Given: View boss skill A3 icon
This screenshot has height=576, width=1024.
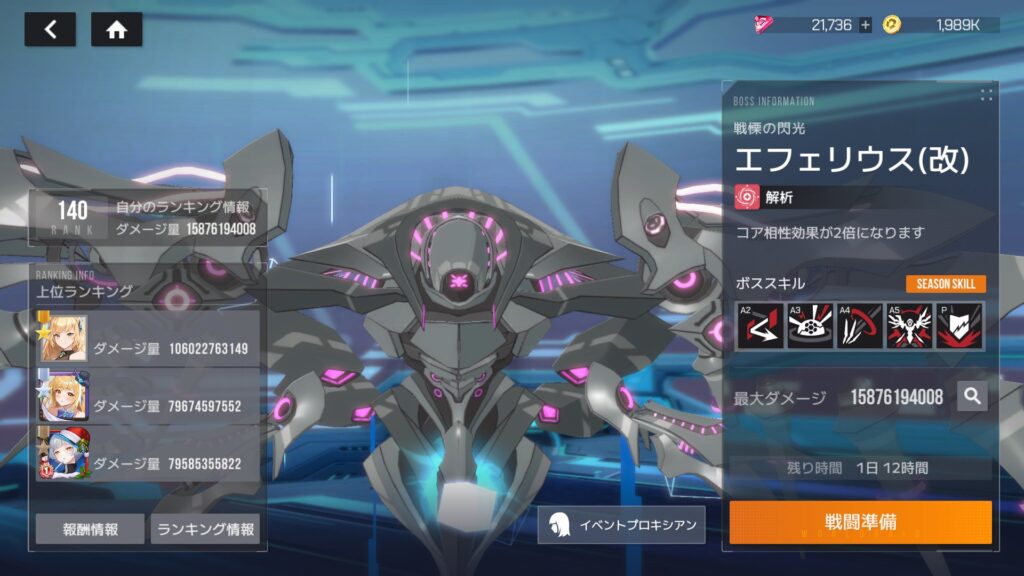Looking at the screenshot, I should click(x=810, y=326).
